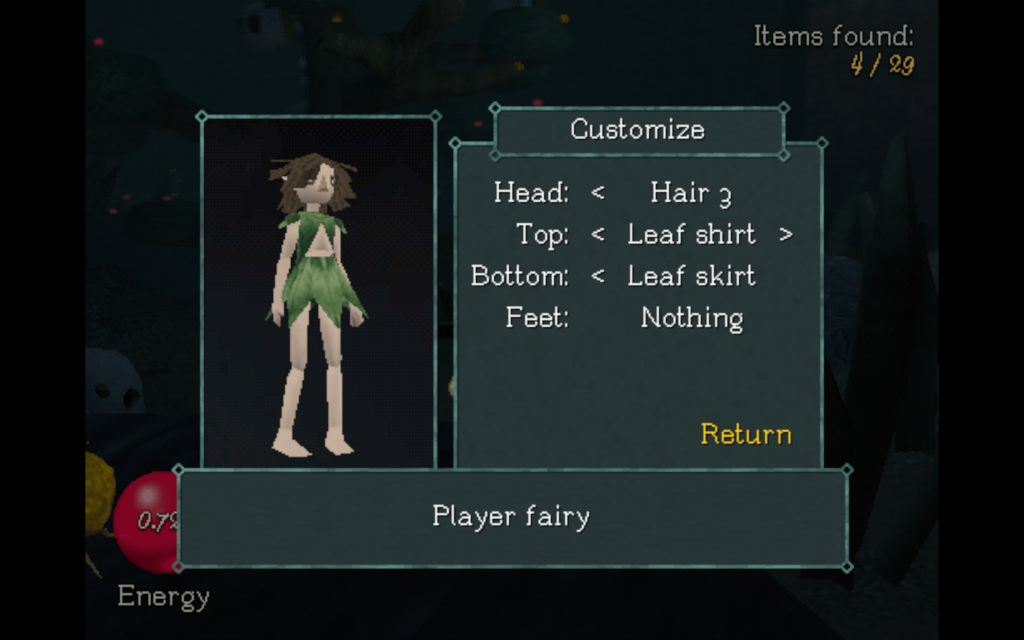Image resolution: width=1024 pixels, height=640 pixels.
Task: Pick the Feet slot showing Nothing
Action: pos(691,319)
